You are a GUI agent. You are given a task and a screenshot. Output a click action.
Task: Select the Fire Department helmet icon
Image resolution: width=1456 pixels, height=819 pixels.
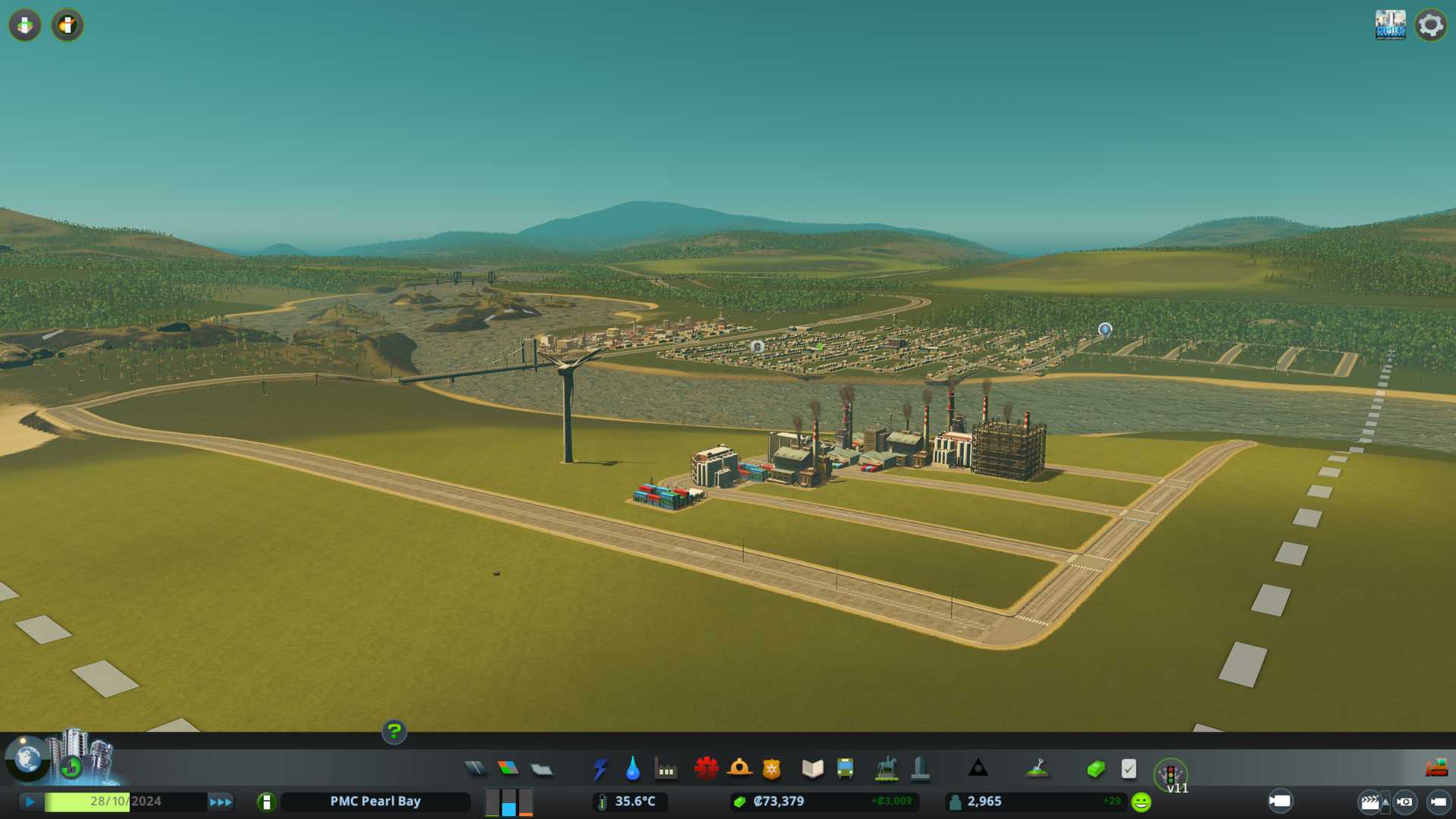coord(739,769)
